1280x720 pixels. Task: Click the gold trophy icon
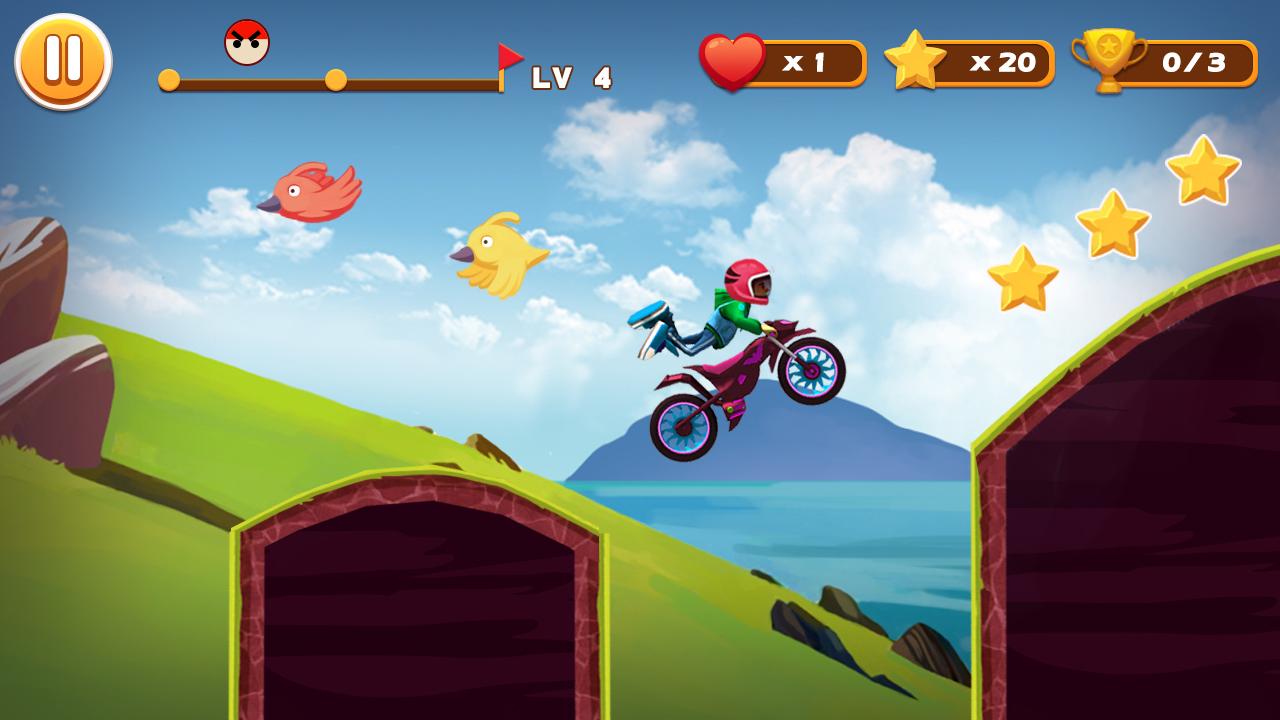point(1109,61)
